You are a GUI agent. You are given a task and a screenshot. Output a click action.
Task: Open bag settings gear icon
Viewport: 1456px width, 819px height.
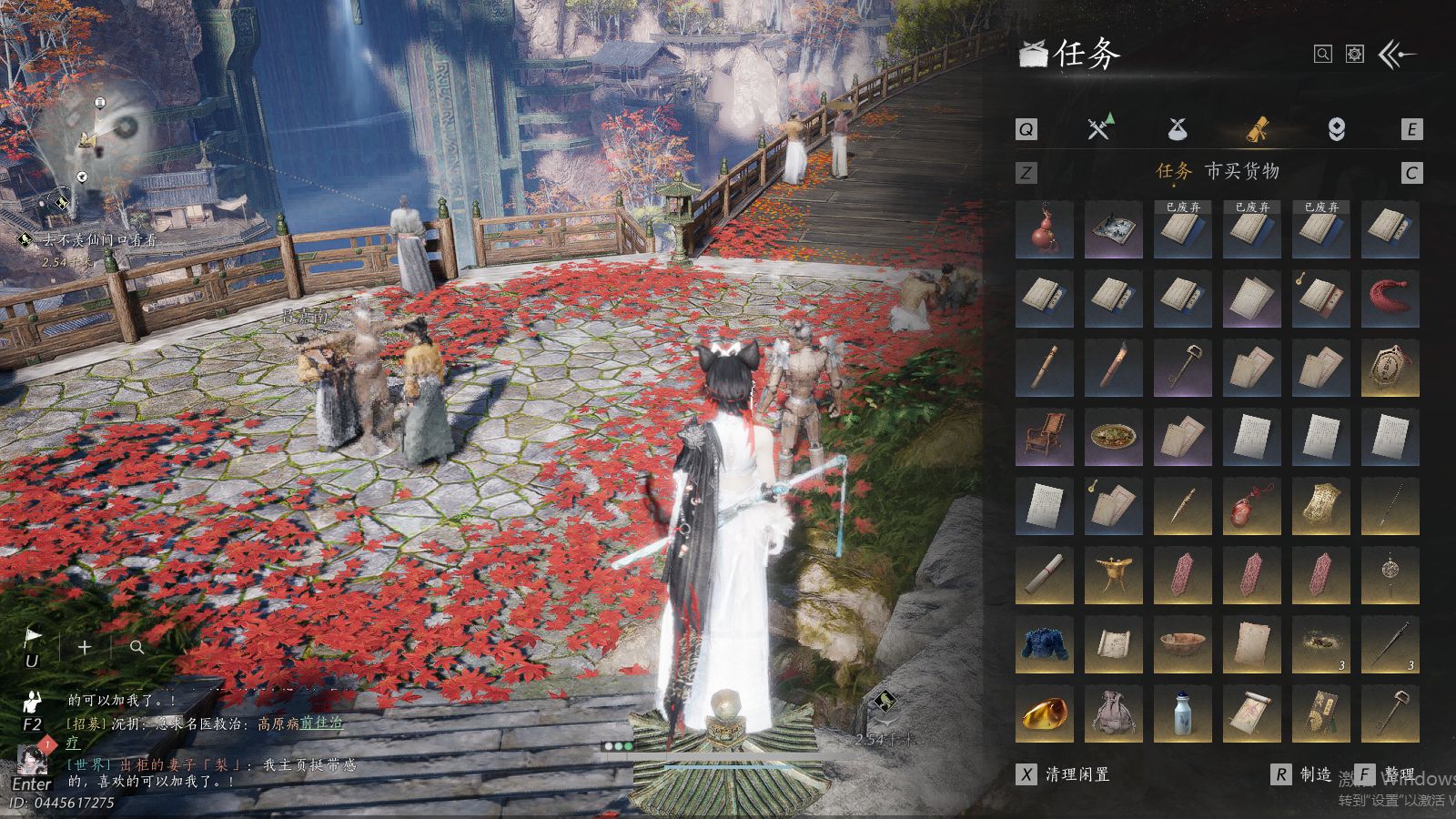pos(1355,55)
